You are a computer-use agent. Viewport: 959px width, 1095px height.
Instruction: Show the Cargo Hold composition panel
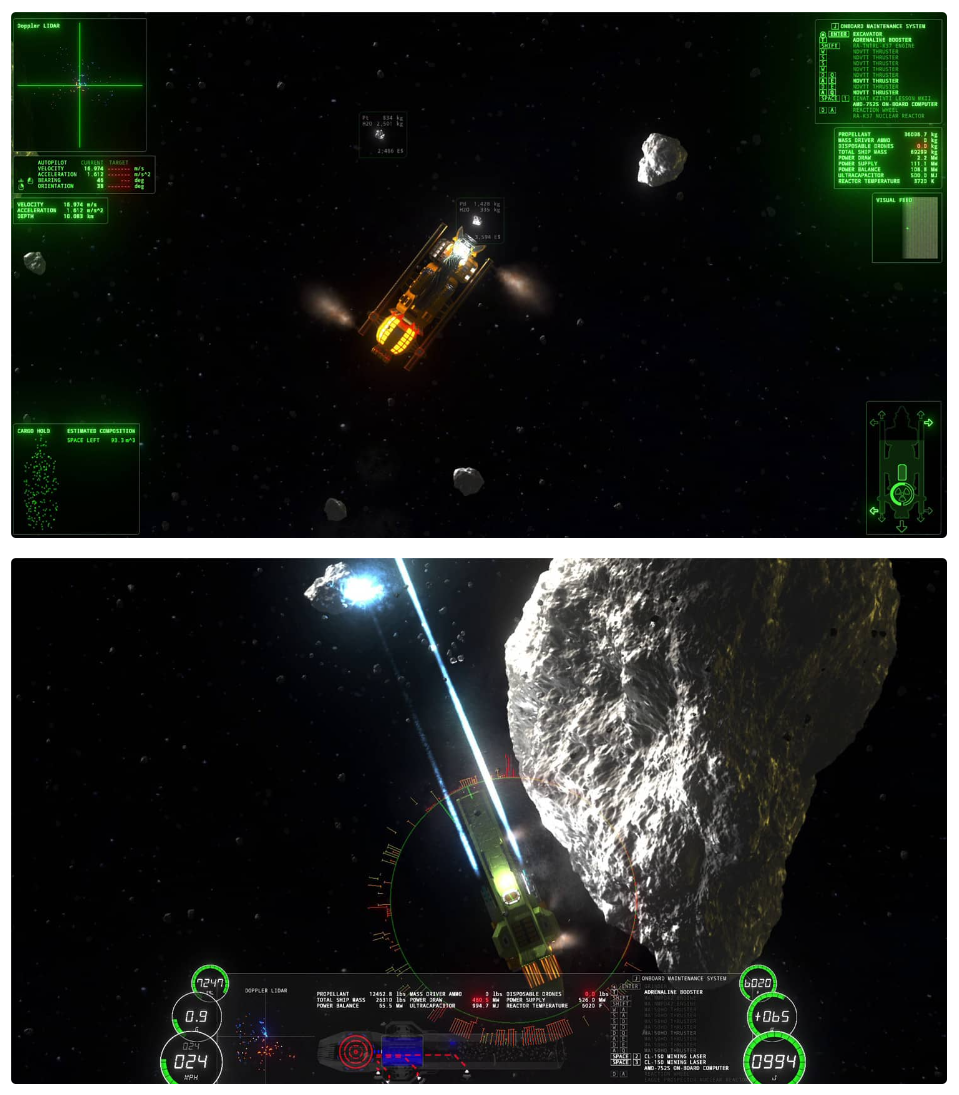76,479
